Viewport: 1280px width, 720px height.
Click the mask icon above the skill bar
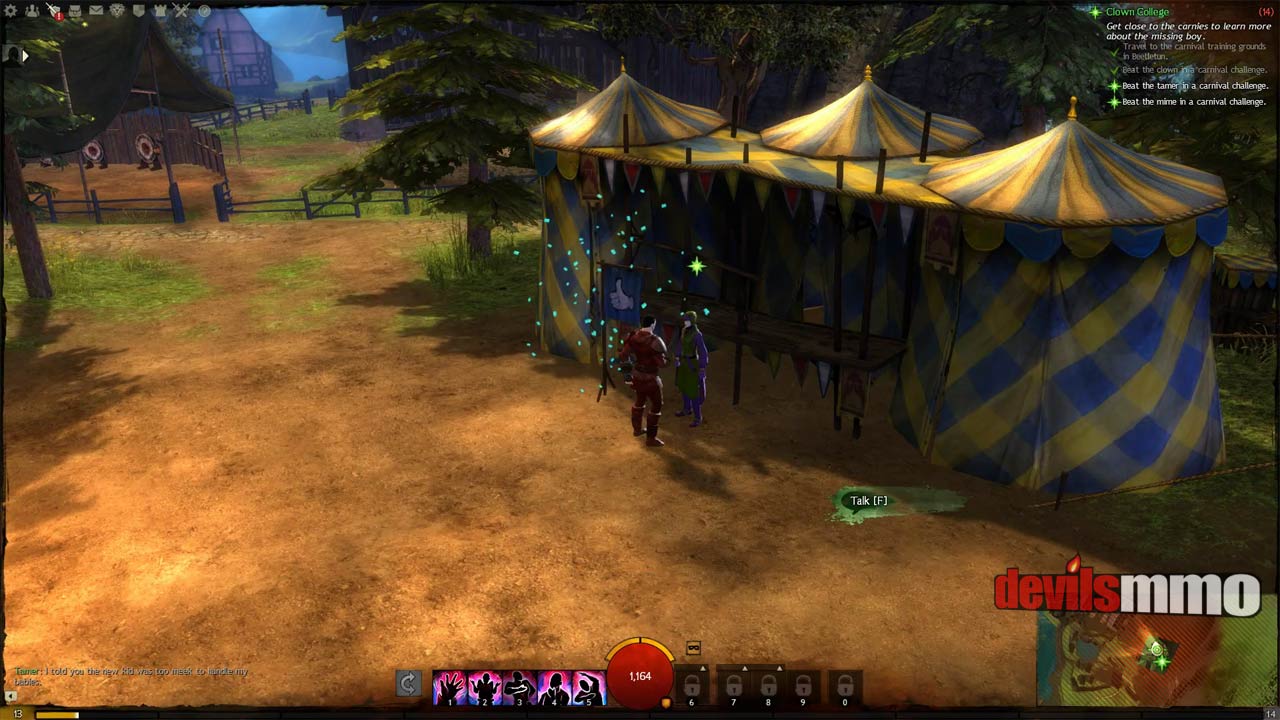(x=693, y=648)
